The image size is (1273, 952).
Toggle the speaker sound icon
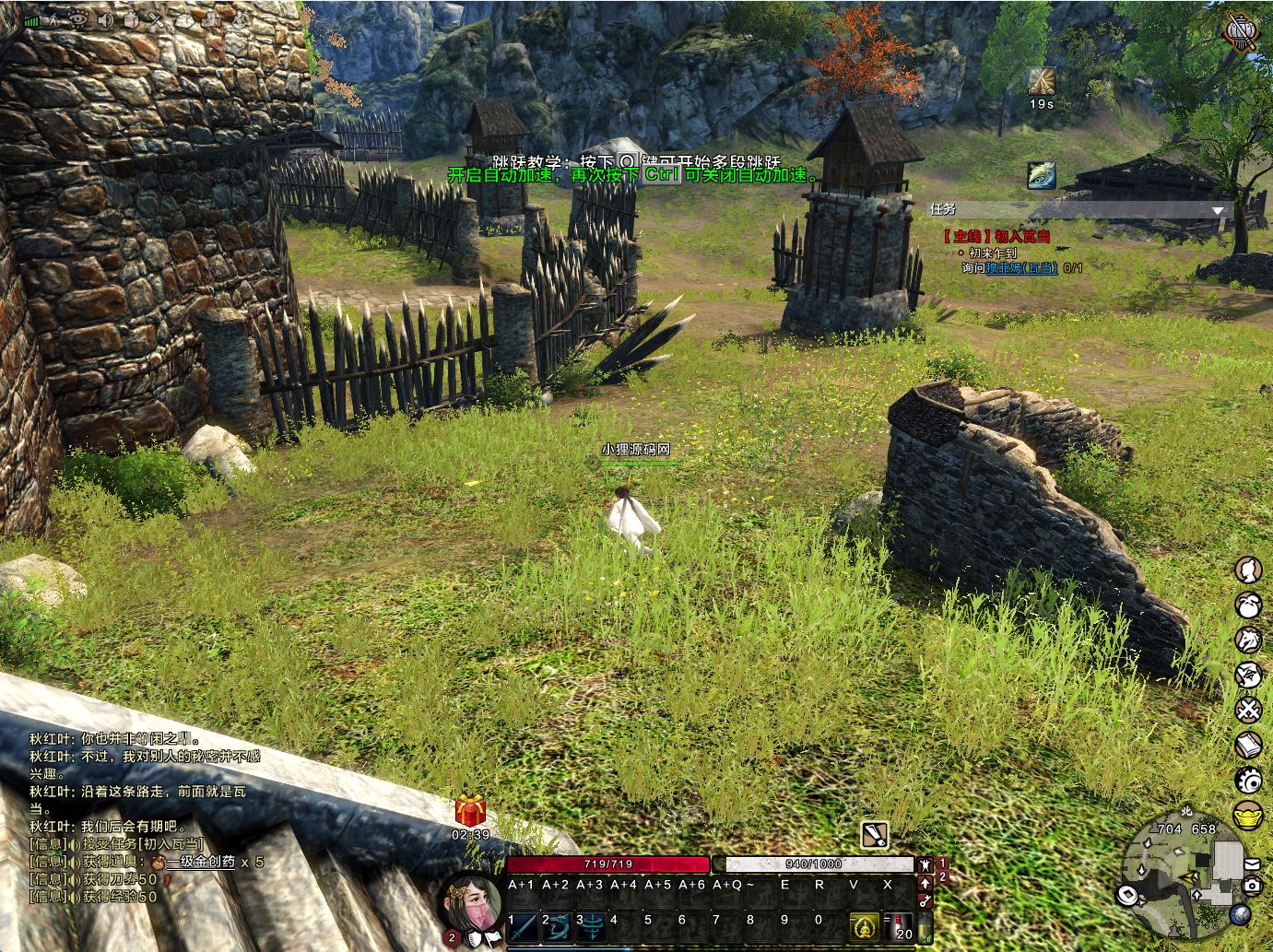(103, 19)
